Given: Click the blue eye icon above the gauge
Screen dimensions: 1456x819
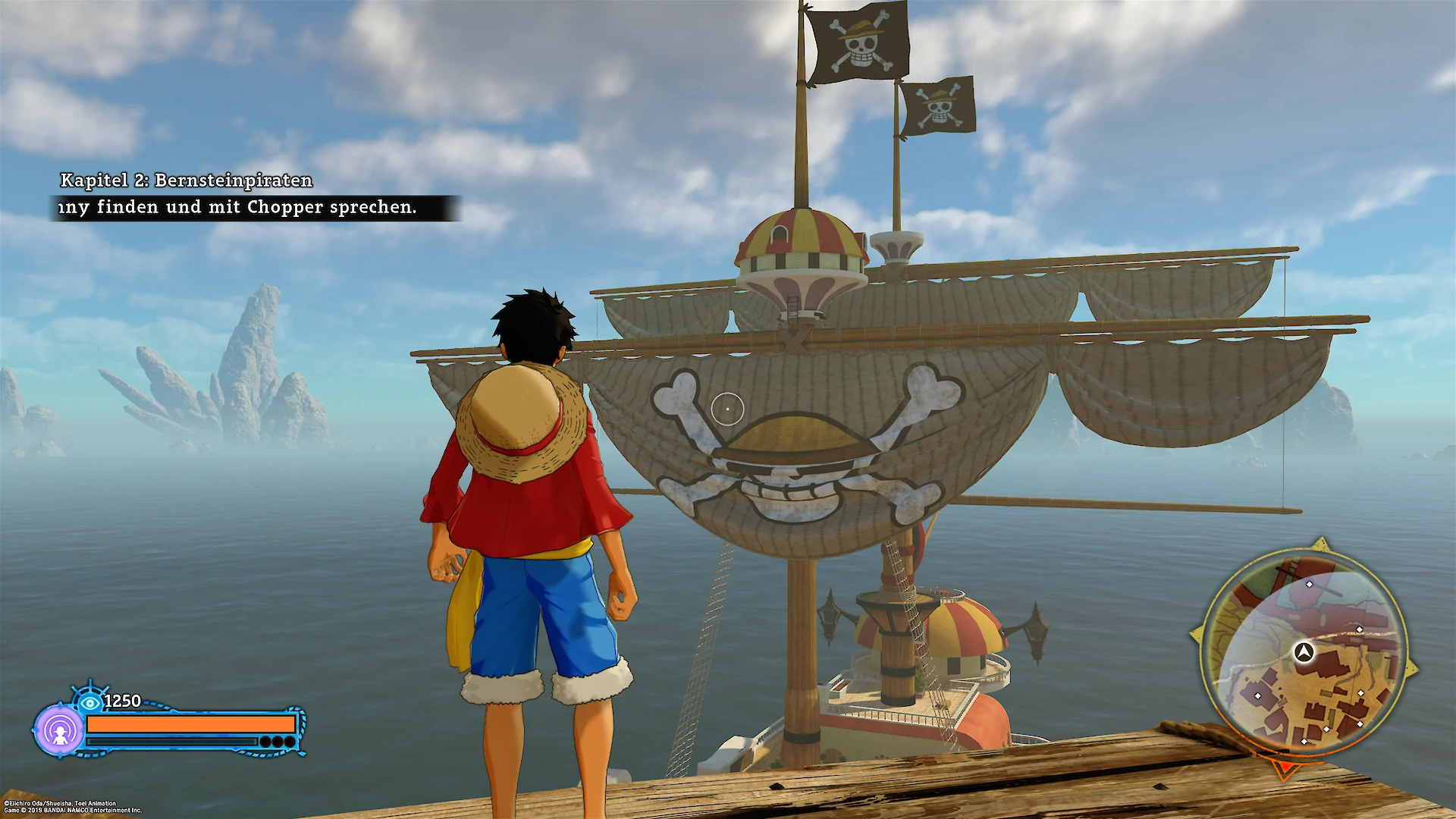Looking at the screenshot, I should tap(90, 702).
